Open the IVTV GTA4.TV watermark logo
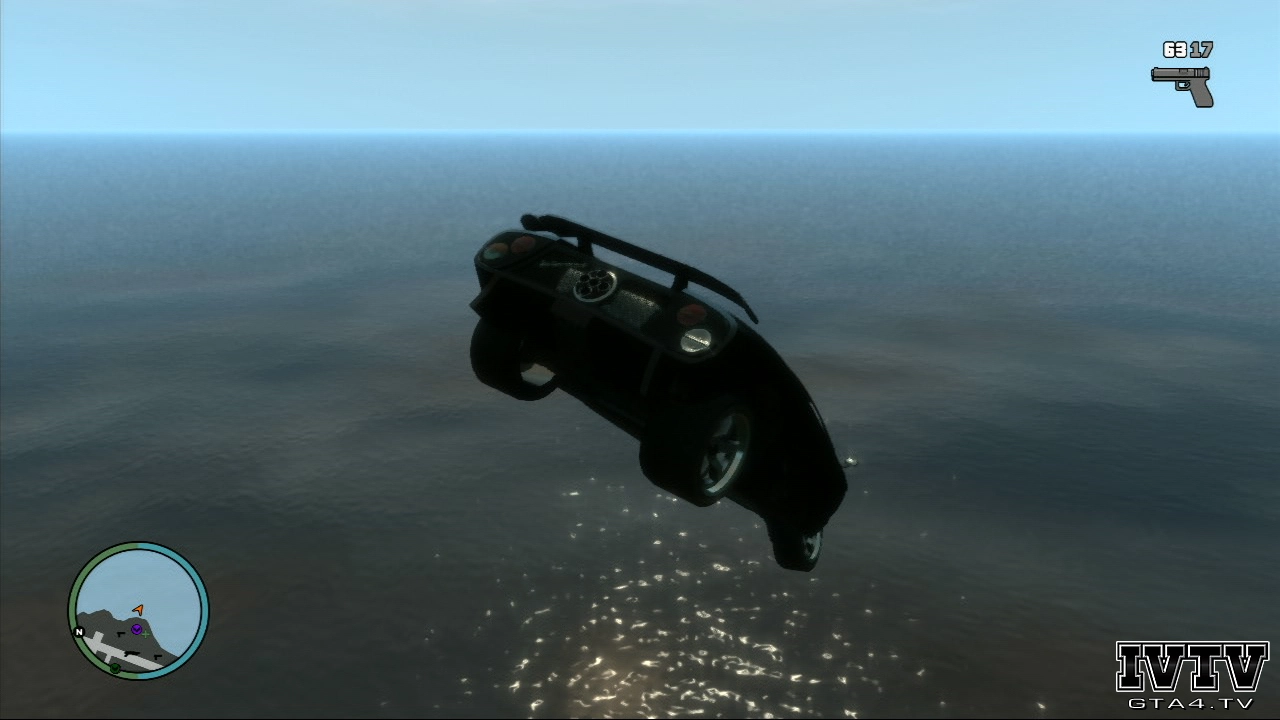The width and height of the screenshot is (1280, 720). [1192, 675]
